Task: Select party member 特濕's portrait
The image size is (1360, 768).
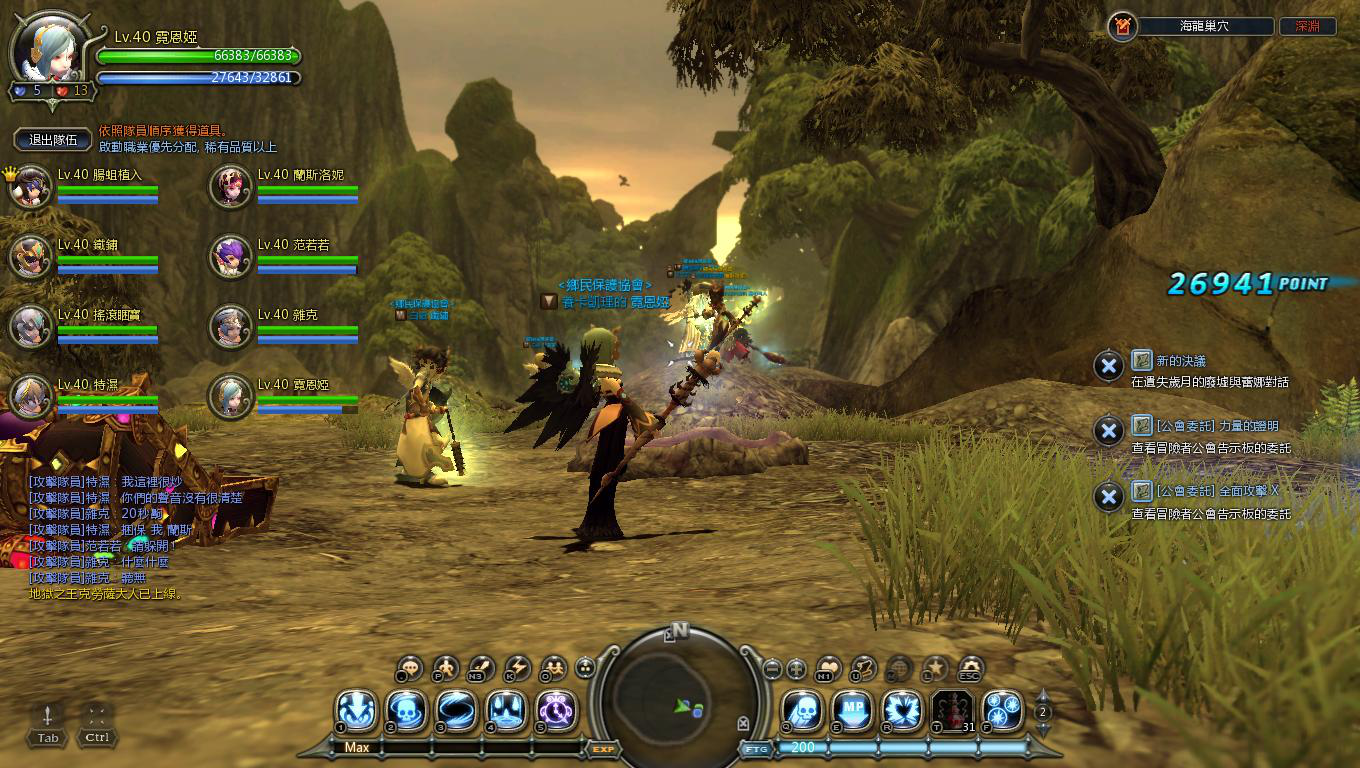Action: (30, 397)
